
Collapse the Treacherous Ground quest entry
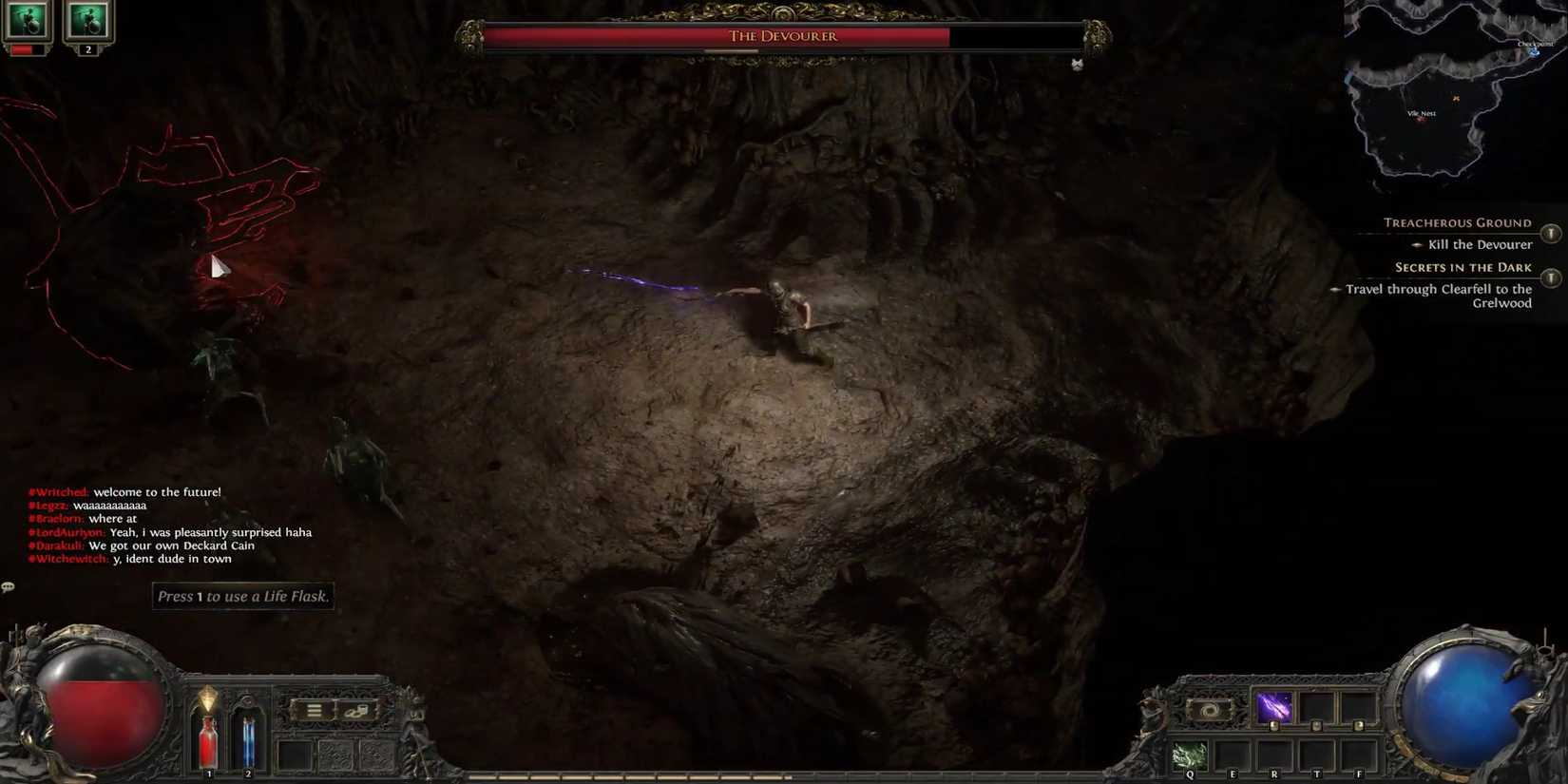click(1552, 231)
